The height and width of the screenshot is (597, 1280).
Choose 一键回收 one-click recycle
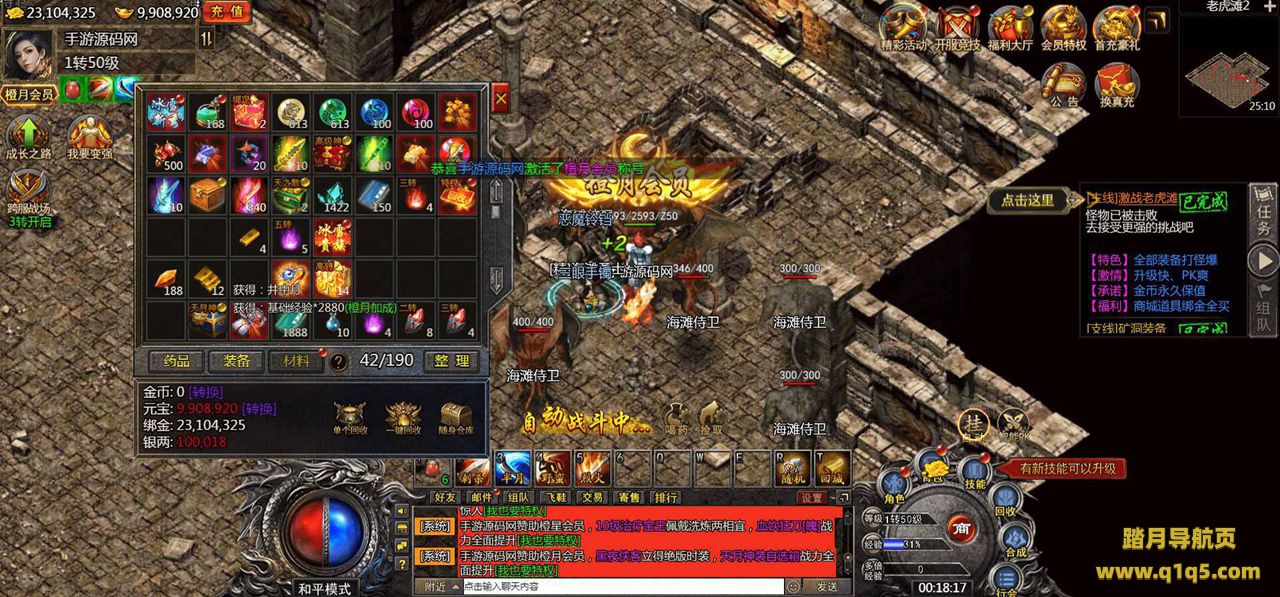coord(403,418)
